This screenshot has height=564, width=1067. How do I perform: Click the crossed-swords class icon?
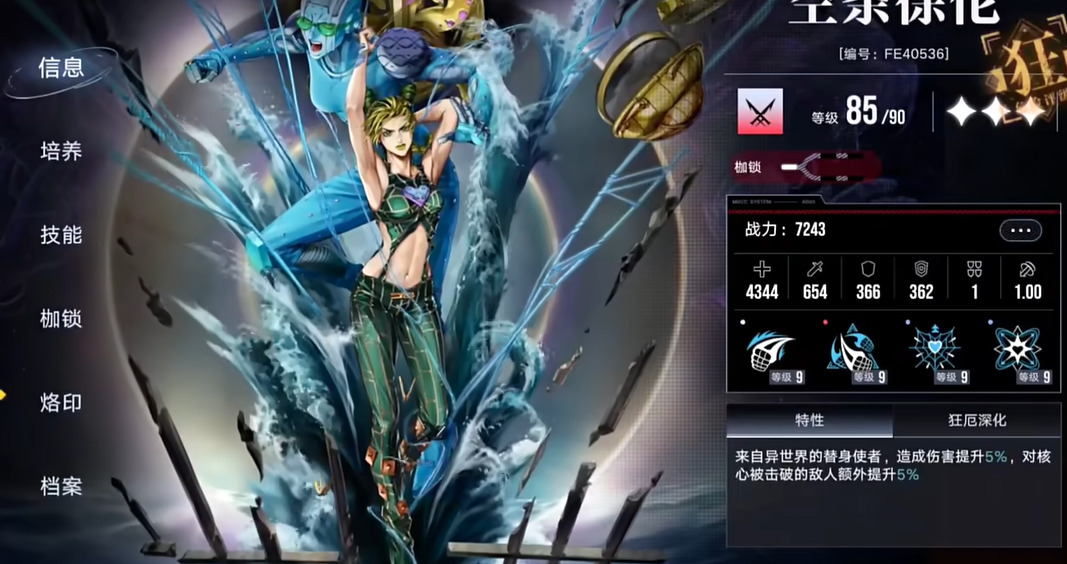click(x=760, y=111)
